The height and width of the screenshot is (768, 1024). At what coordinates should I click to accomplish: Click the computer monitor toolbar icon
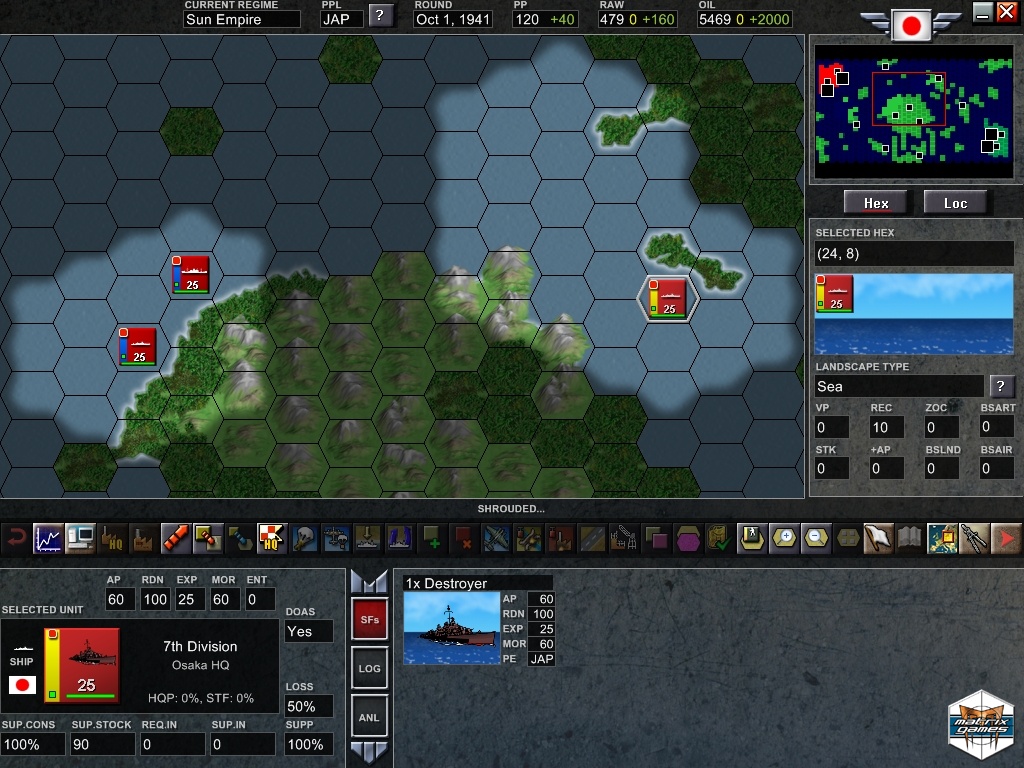point(80,539)
